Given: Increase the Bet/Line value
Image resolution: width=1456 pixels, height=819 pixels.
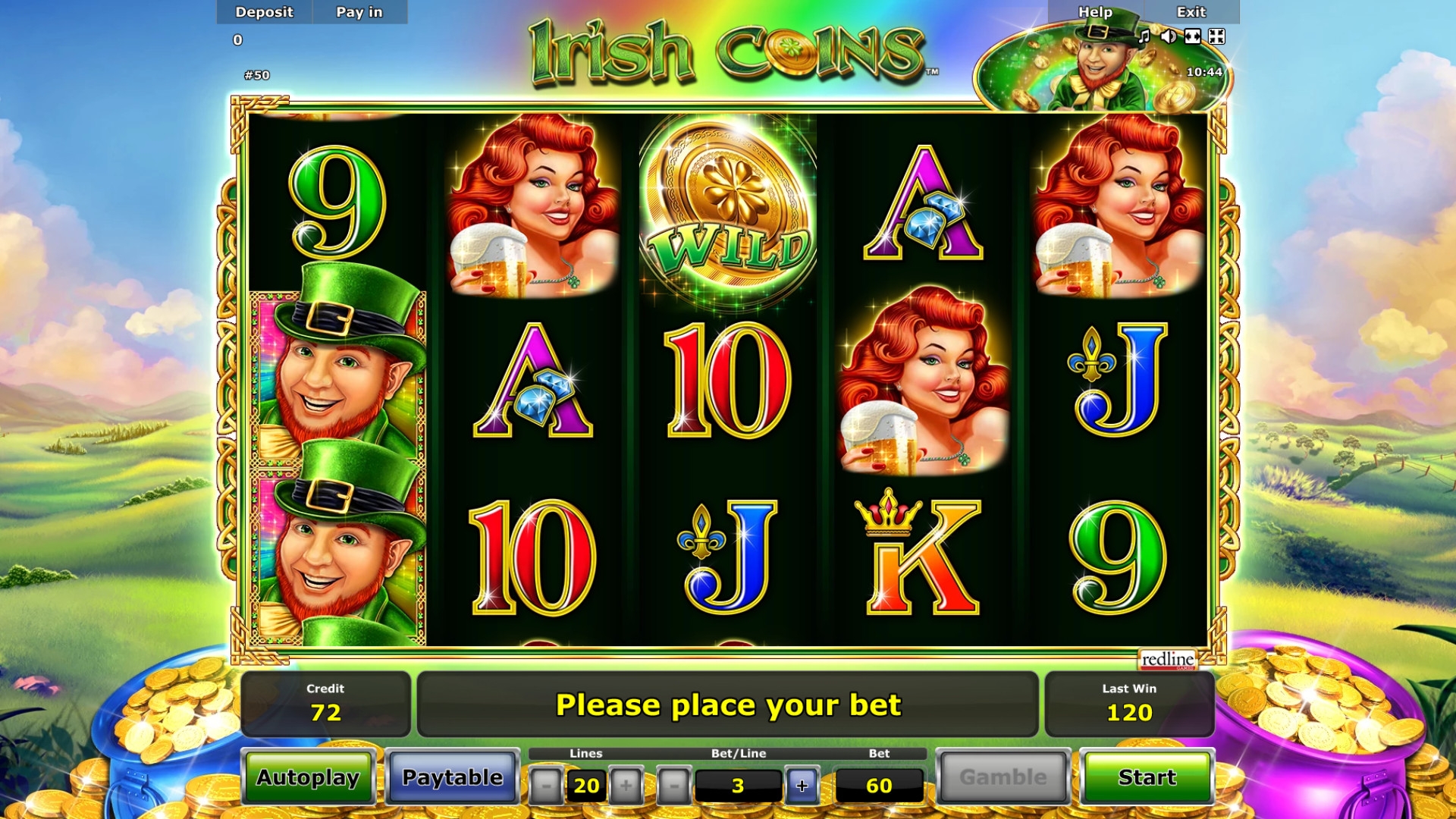Looking at the screenshot, I should 802,786.
